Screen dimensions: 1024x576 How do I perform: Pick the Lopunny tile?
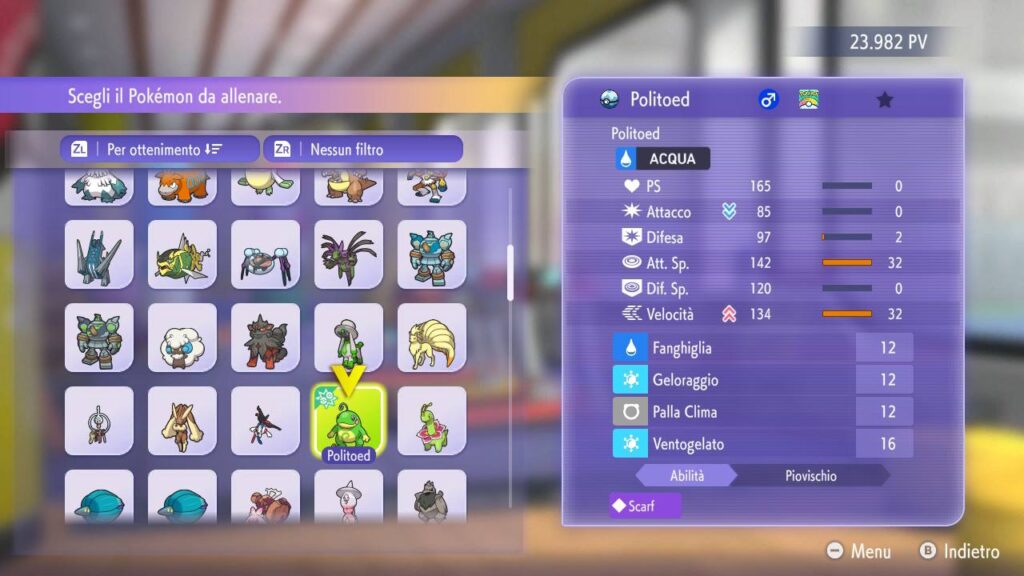182,421
